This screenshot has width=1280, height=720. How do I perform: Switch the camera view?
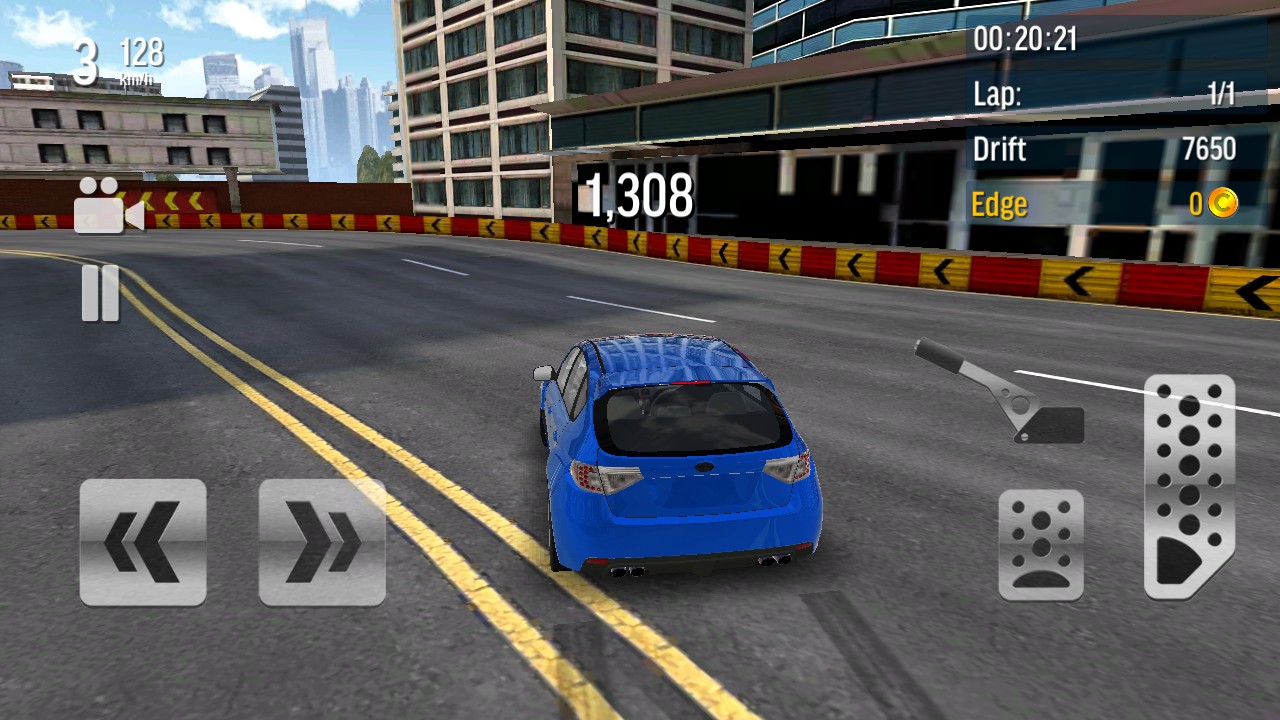108,206
